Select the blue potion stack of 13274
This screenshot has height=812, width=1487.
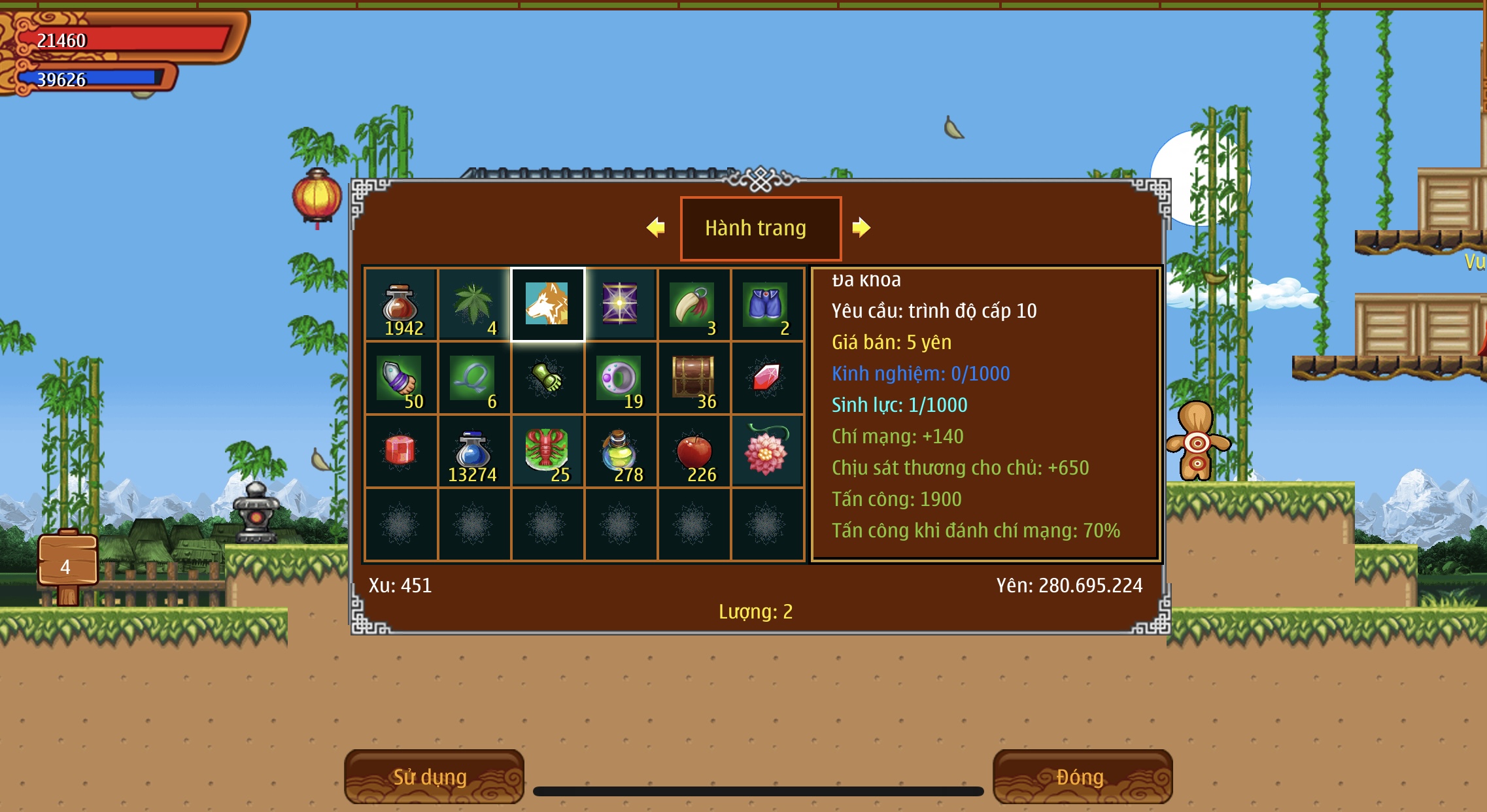click(474, 451)
